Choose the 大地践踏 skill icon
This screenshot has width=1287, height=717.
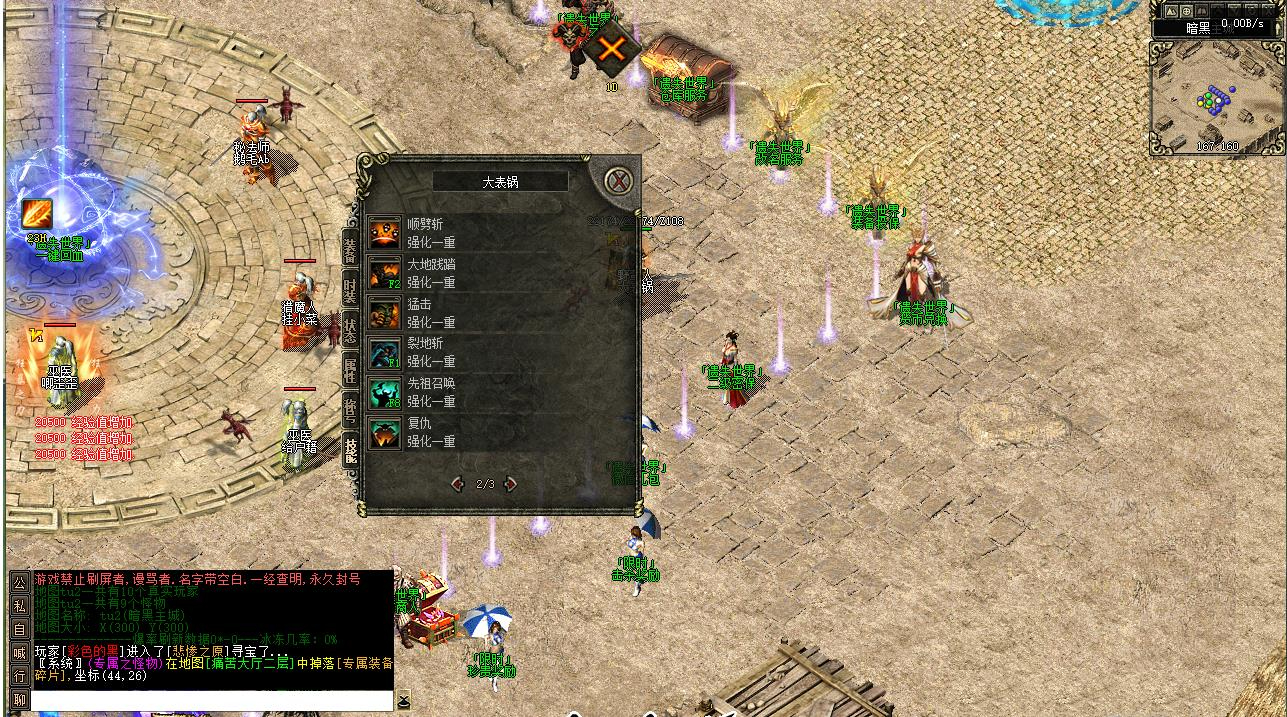click(x=385, y=273)
